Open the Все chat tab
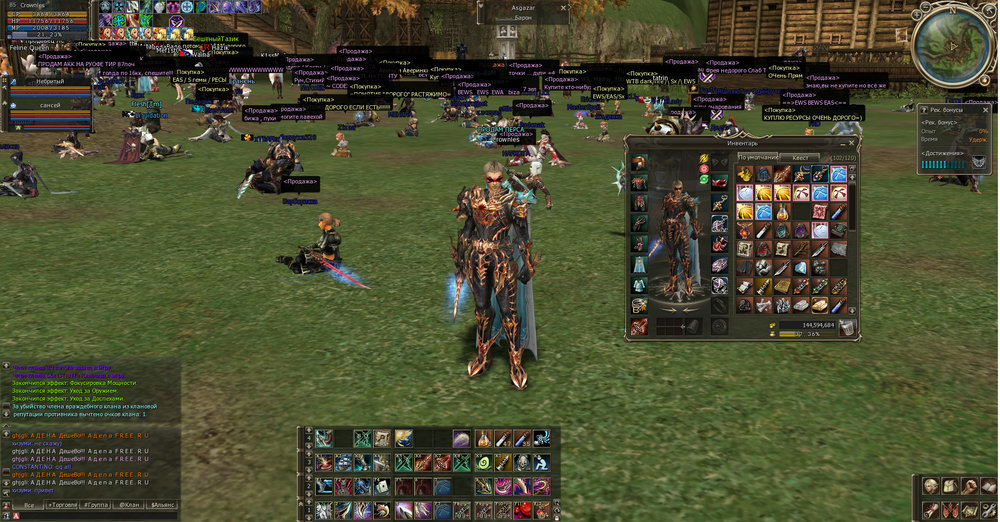This screenshot has width=1000, height=522. [29, 506]
